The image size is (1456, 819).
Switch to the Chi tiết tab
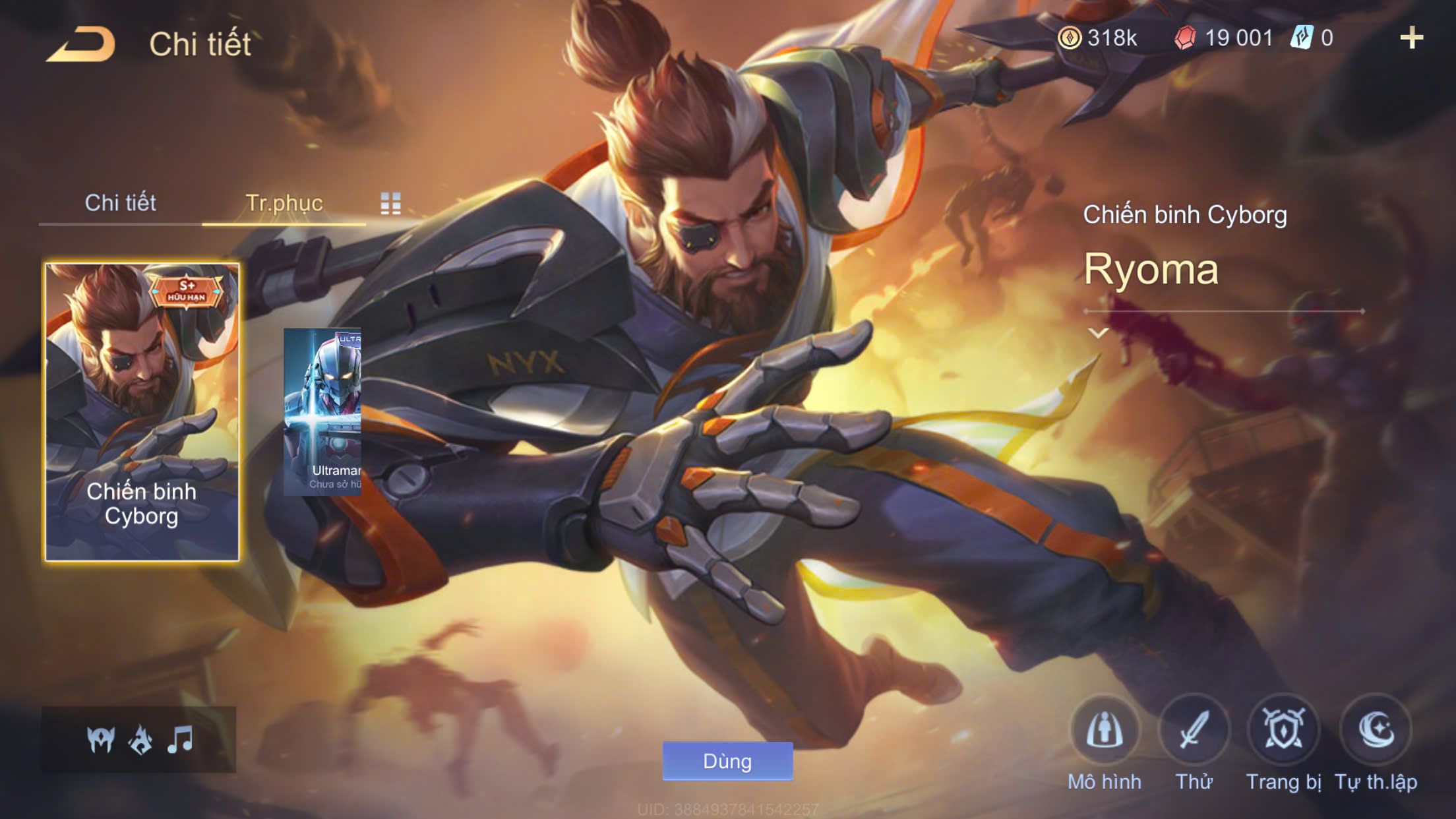120,203
